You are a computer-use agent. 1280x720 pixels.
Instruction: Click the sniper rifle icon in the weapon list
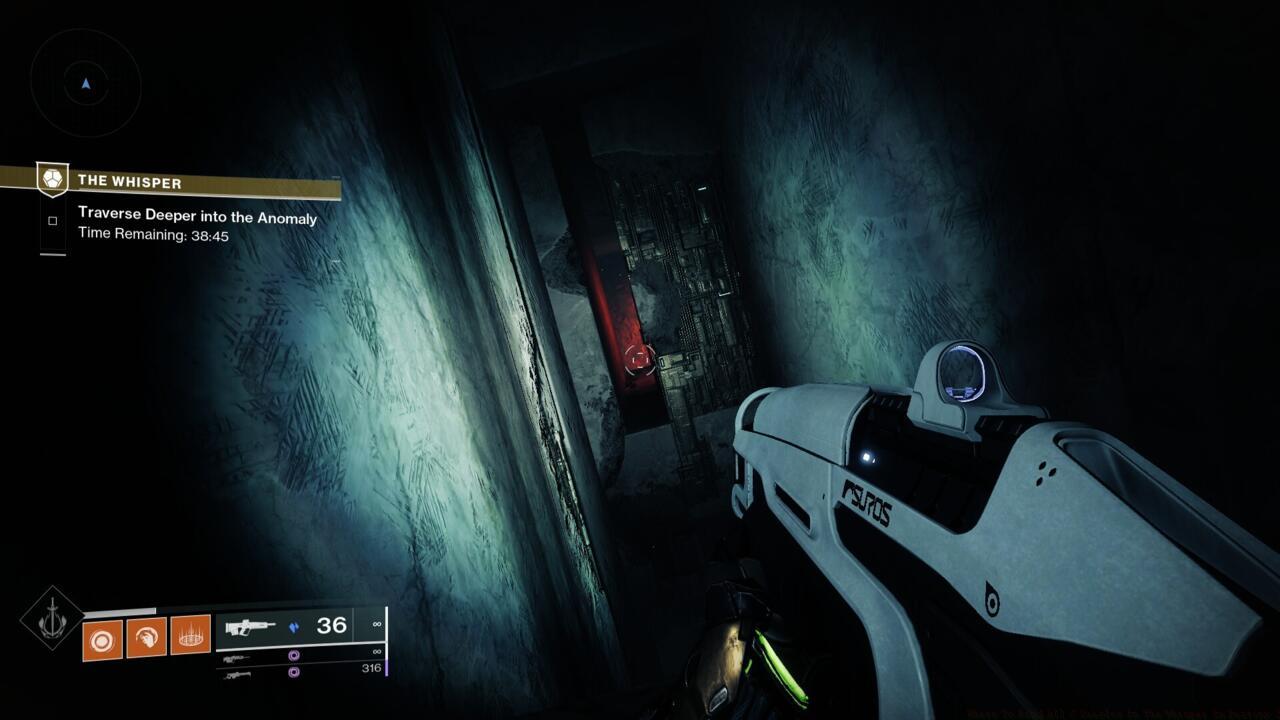[237, 676]
